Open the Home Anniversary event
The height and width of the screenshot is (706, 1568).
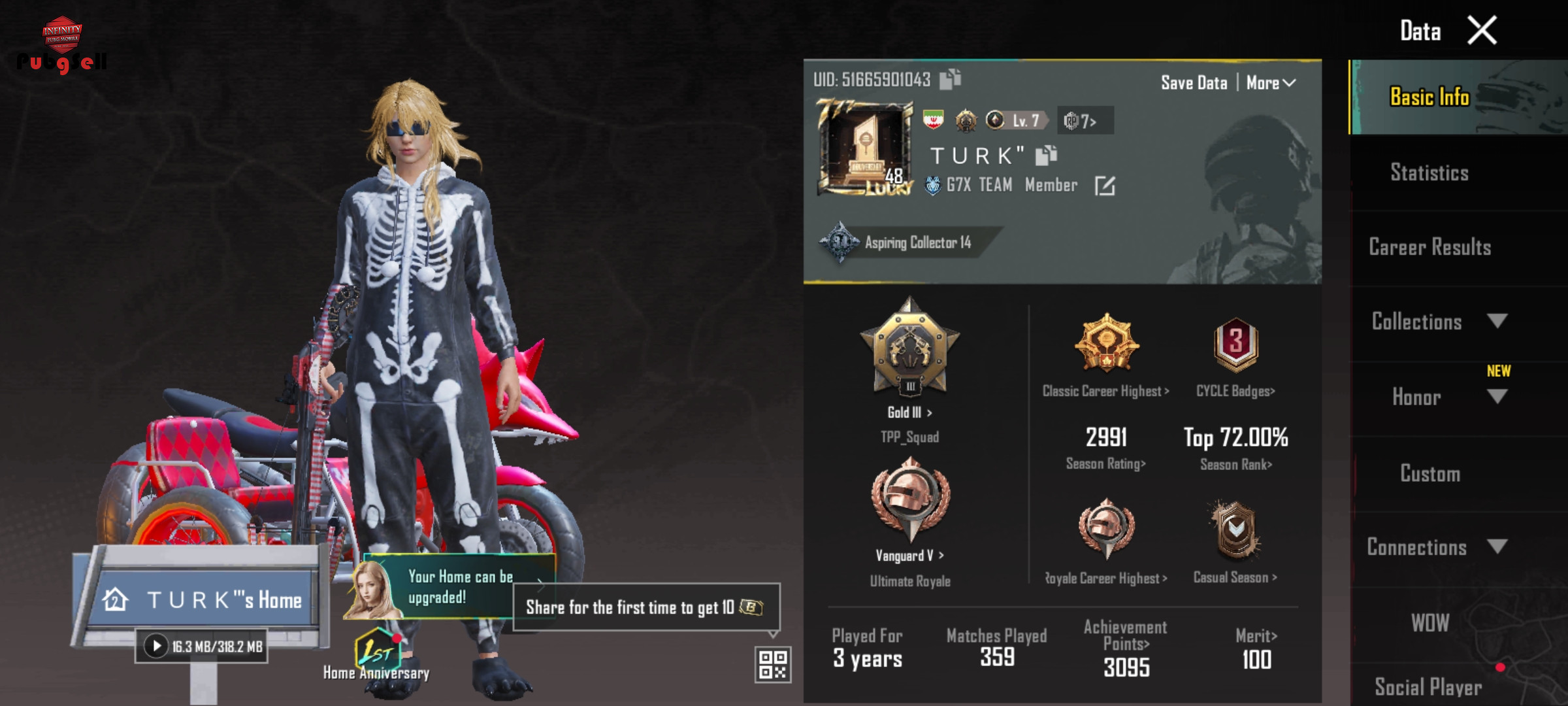click(x=376, y=654)
